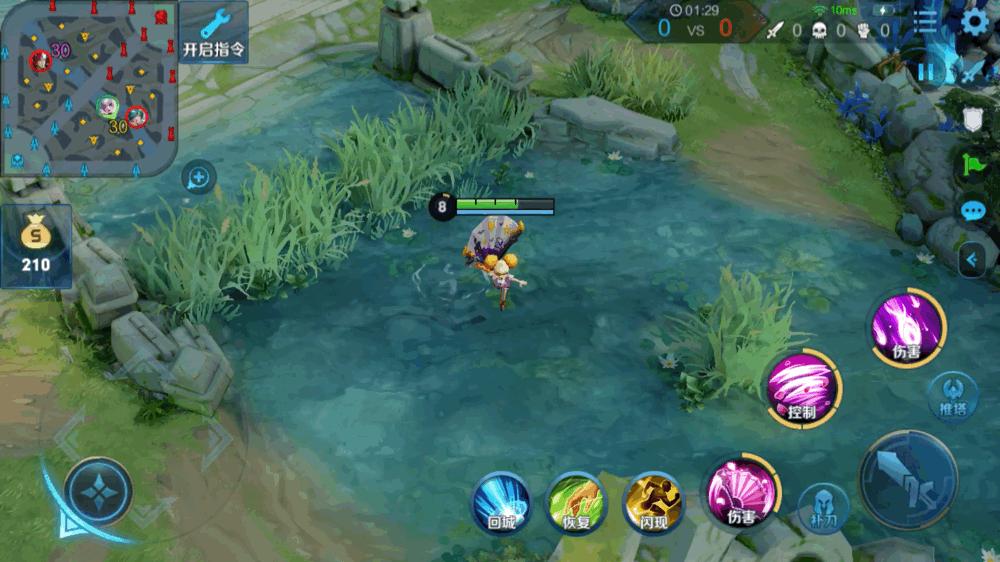Cast the 闪现 flash spell
1000x562 pixels.
[652, 500]
